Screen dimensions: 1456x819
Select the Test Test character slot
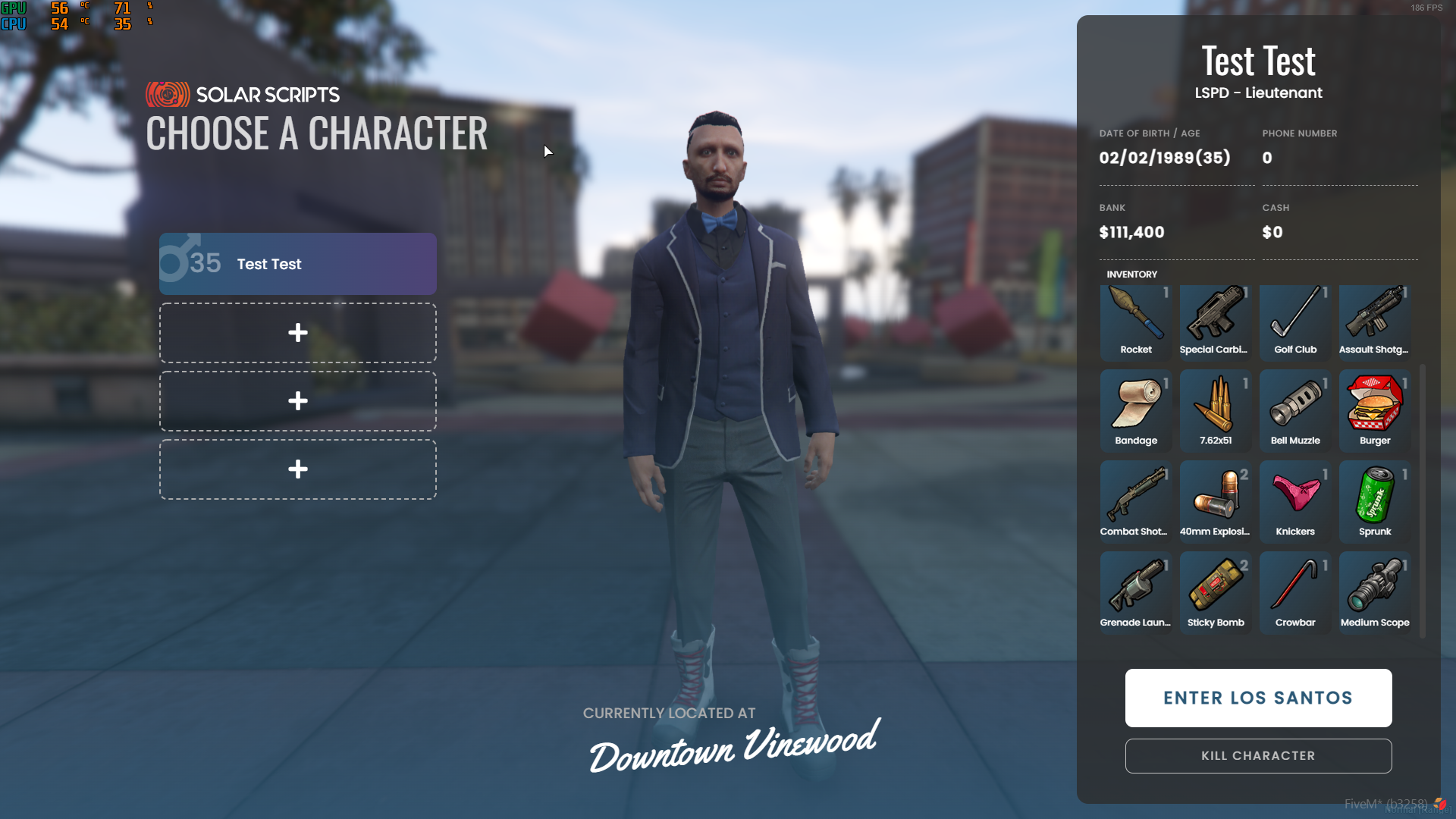297,264
